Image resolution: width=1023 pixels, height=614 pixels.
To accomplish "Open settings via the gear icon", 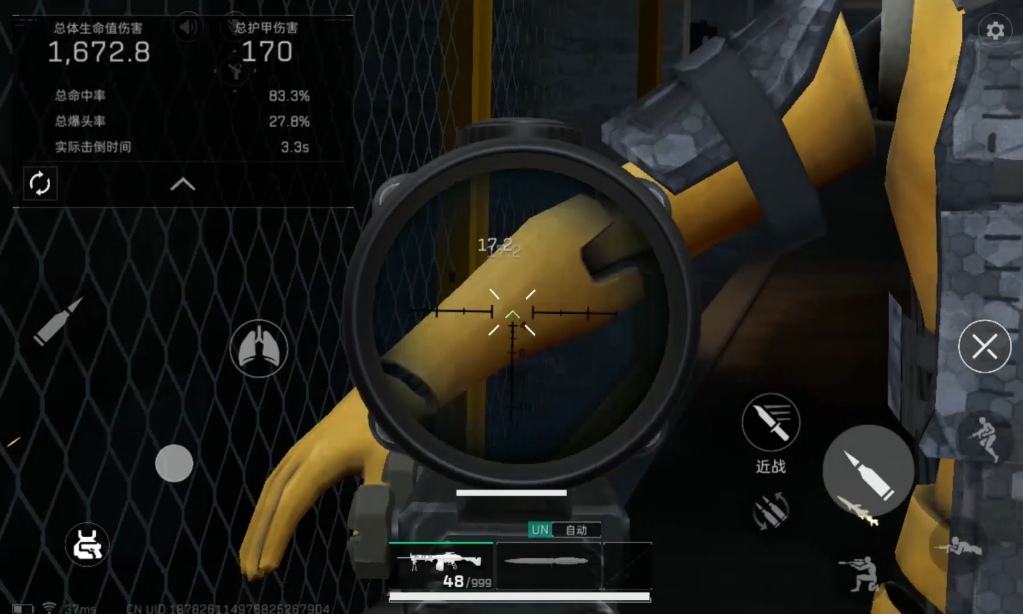I will pyautogui.click(x=994, y=31).
